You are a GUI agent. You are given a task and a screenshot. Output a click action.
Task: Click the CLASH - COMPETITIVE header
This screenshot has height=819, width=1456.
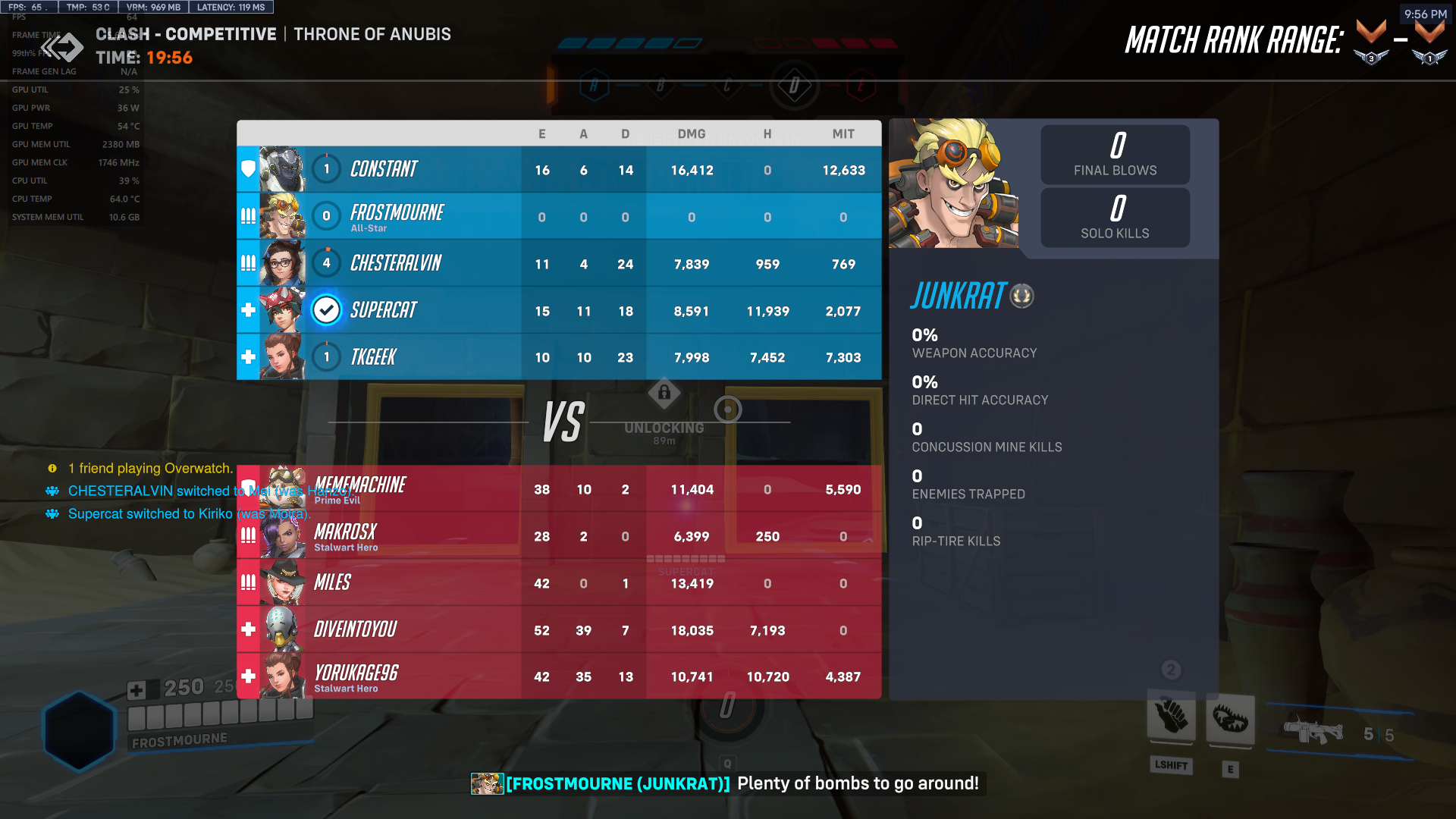pyautogui.click(x=185, y=33)
